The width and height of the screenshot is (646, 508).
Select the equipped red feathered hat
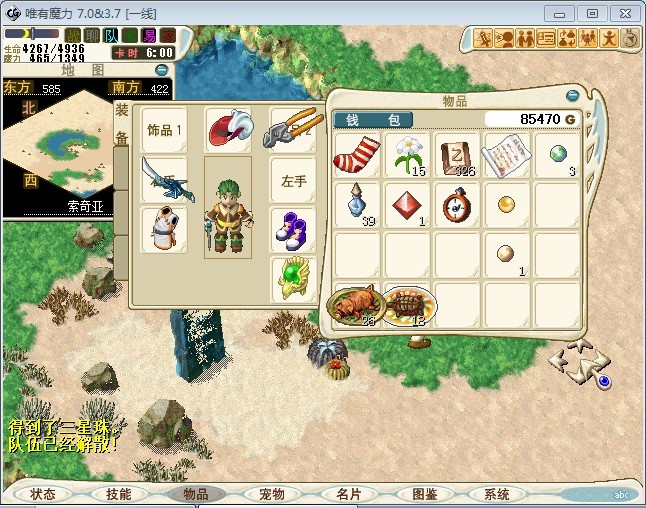(x=229, y=130)
